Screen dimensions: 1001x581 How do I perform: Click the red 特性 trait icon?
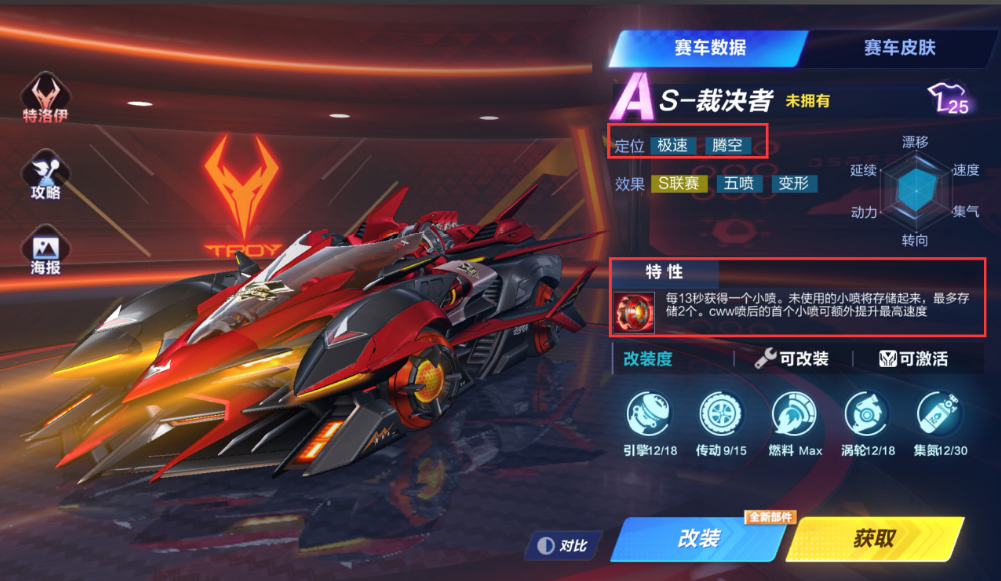pos(636,311)
